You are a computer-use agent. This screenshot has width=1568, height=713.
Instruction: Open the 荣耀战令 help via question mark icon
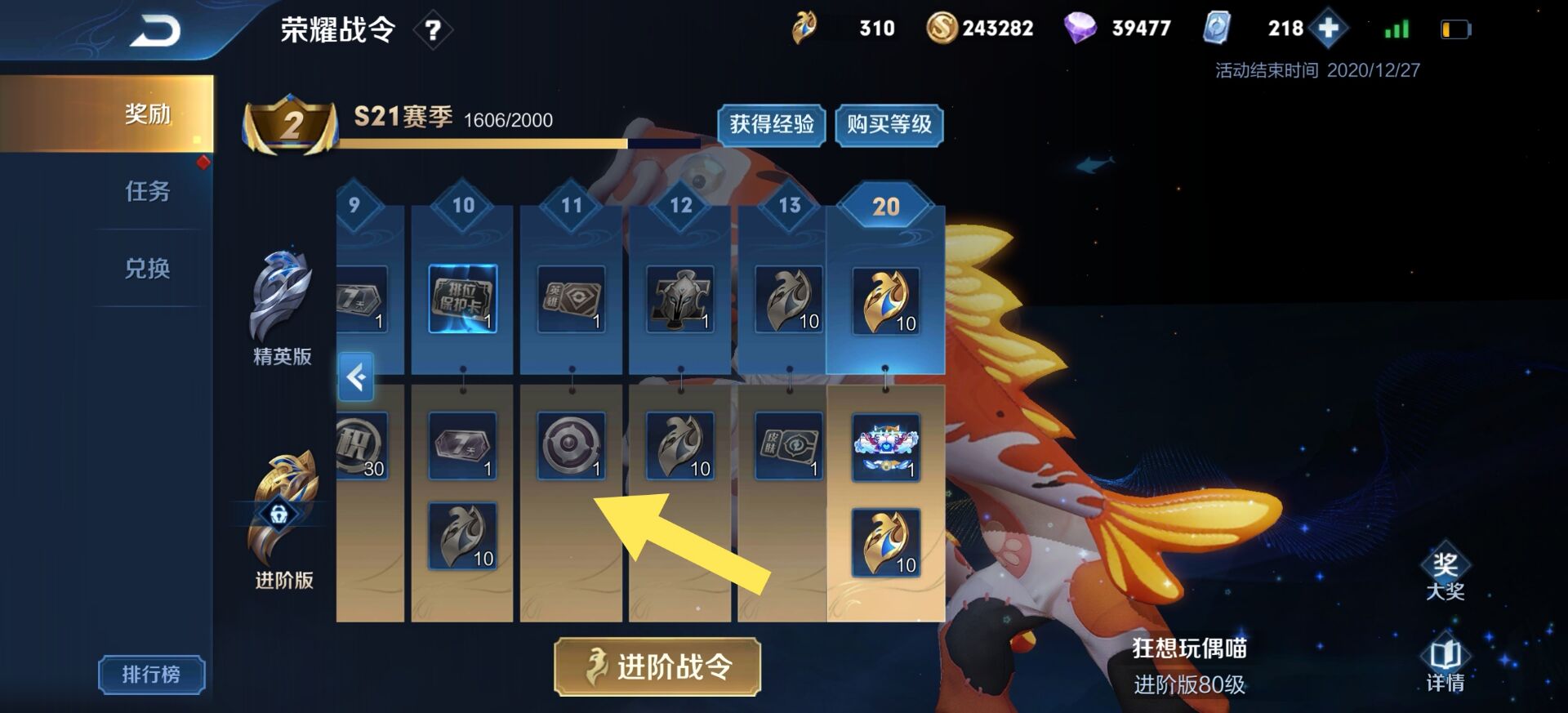(x=434, y=31)
